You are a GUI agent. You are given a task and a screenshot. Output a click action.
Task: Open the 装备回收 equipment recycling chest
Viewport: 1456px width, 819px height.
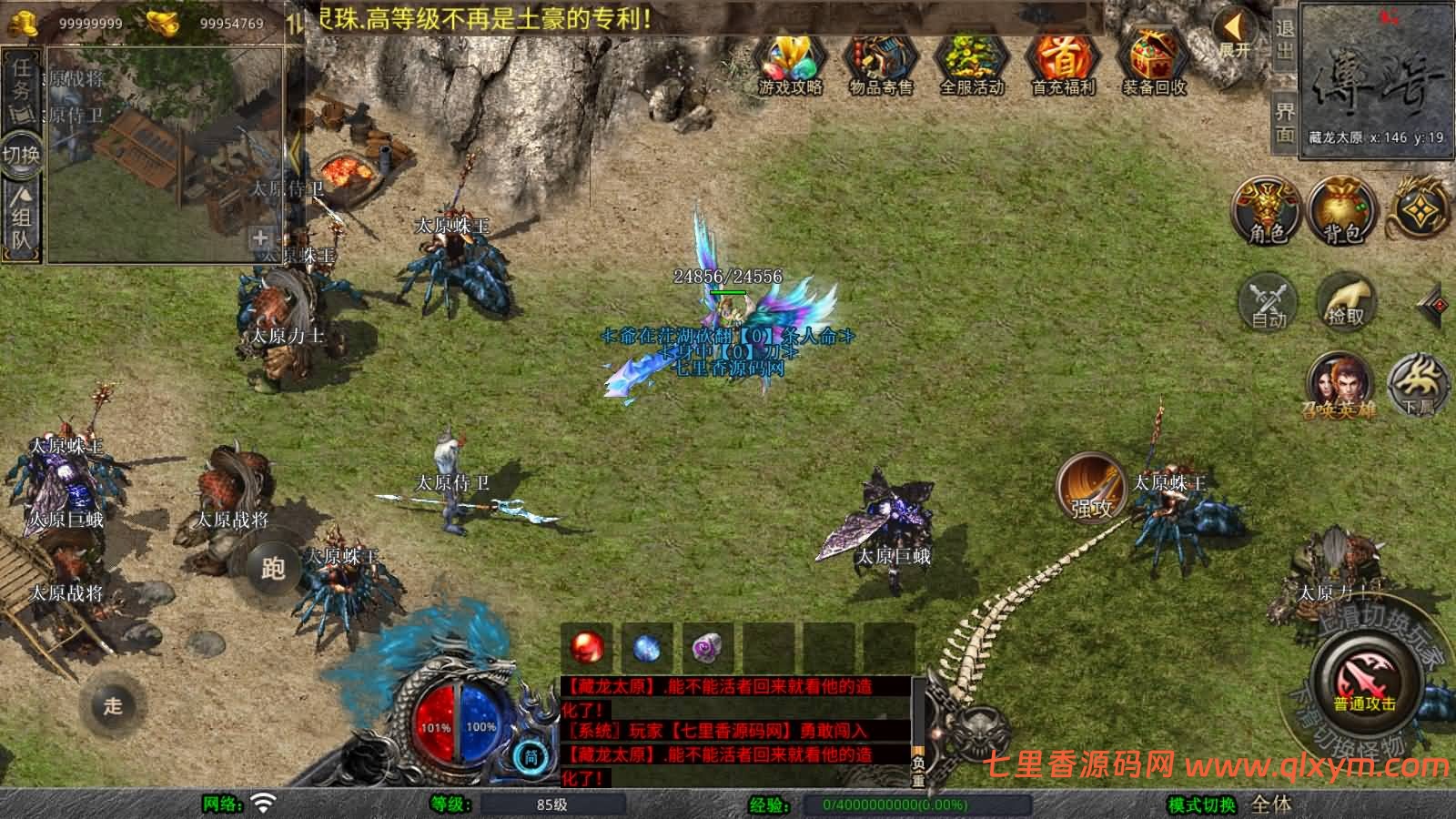coord(1153,66)
